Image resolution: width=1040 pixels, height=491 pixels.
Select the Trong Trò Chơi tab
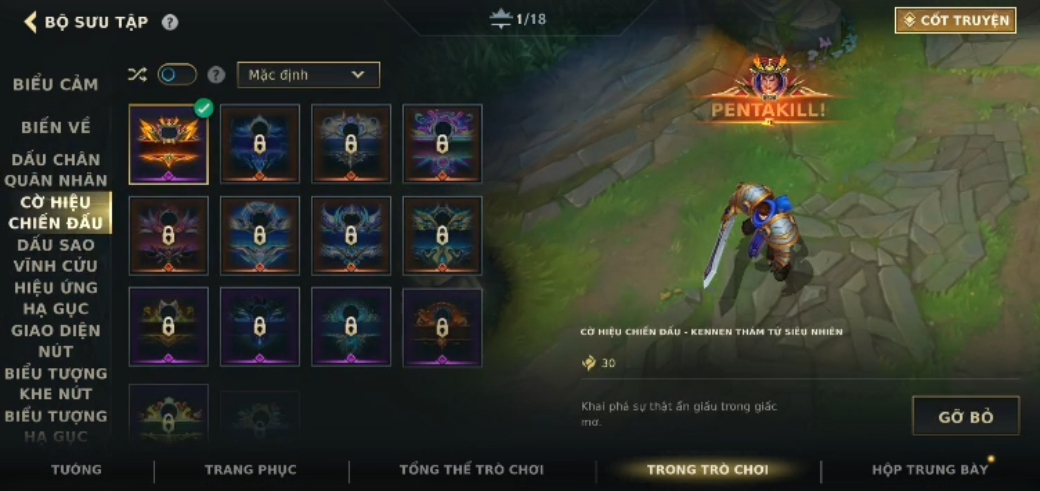(x=707, y=470)
